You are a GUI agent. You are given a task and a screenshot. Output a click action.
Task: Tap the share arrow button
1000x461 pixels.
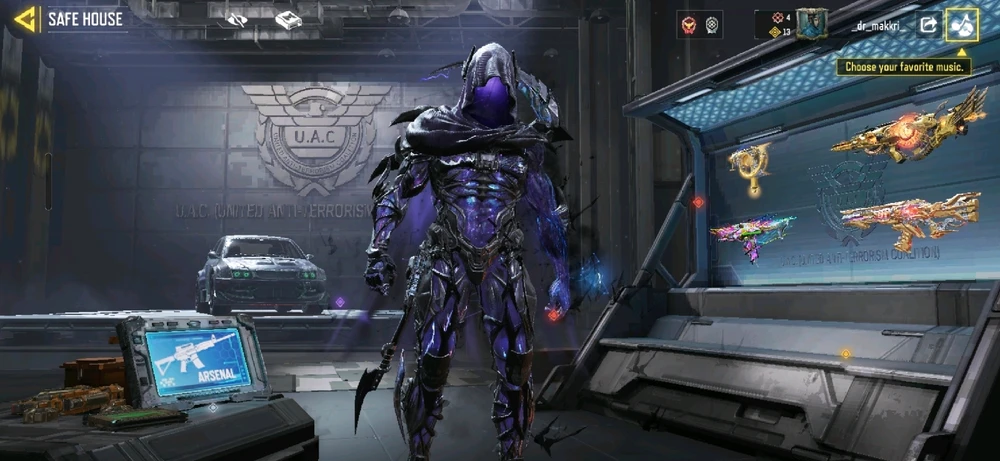[927, 25]
